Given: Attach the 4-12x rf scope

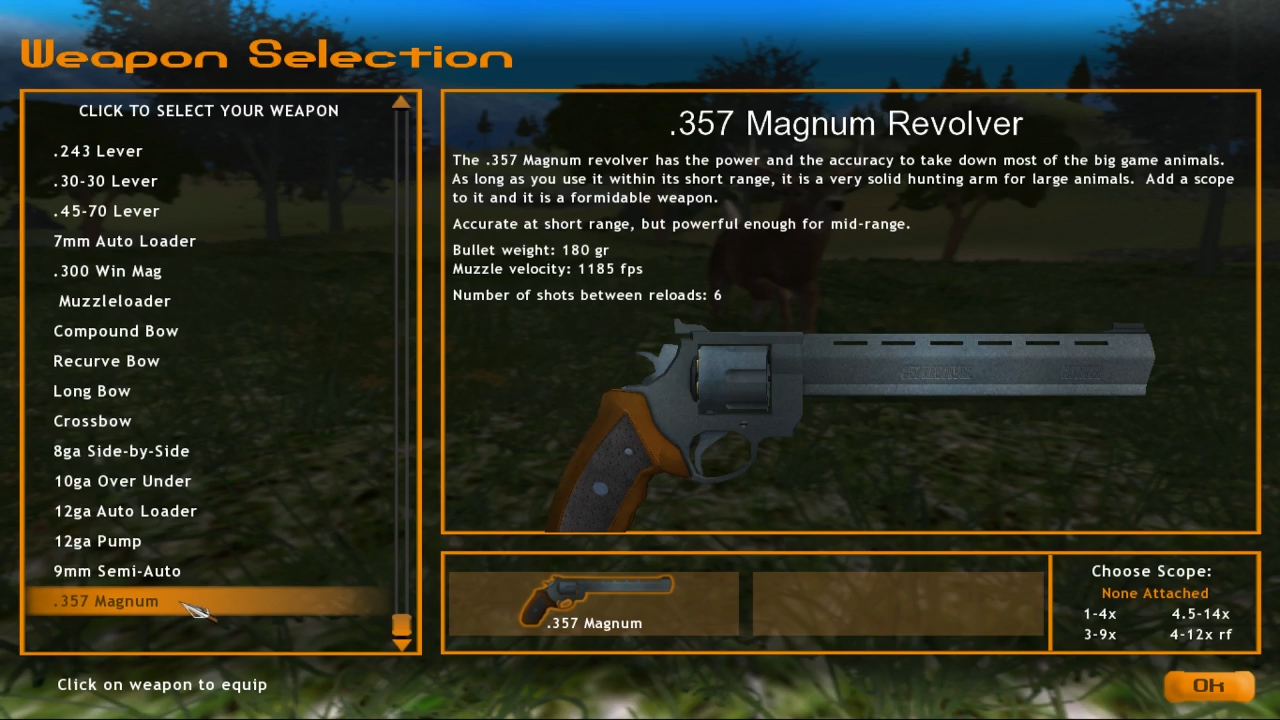Looking at the screenshot, I should point(1202,634).
